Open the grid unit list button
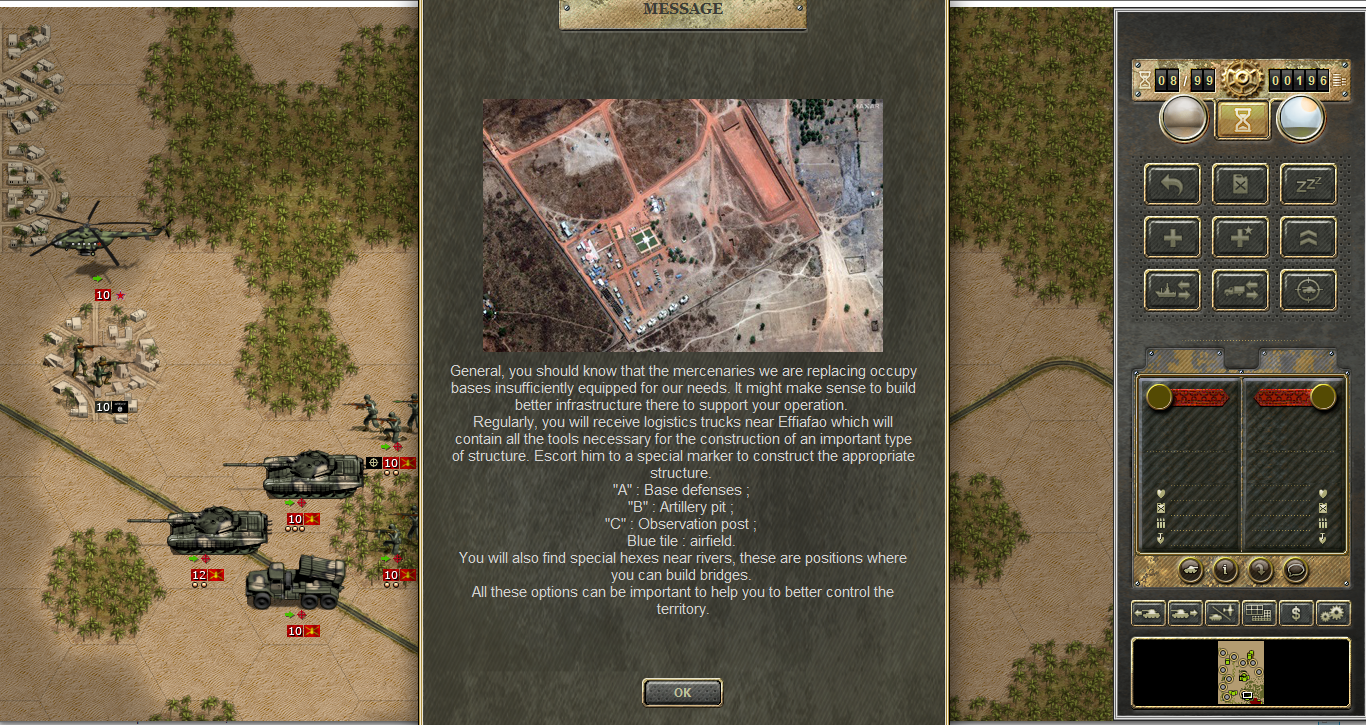Viewport: 1366px width, 725px height. (x=1259, y=613)
